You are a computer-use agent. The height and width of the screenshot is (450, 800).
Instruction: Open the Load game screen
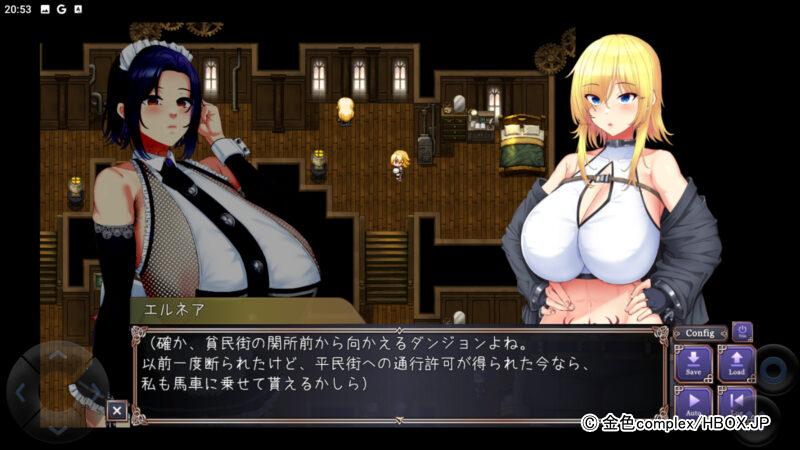[x=736, y=364]
